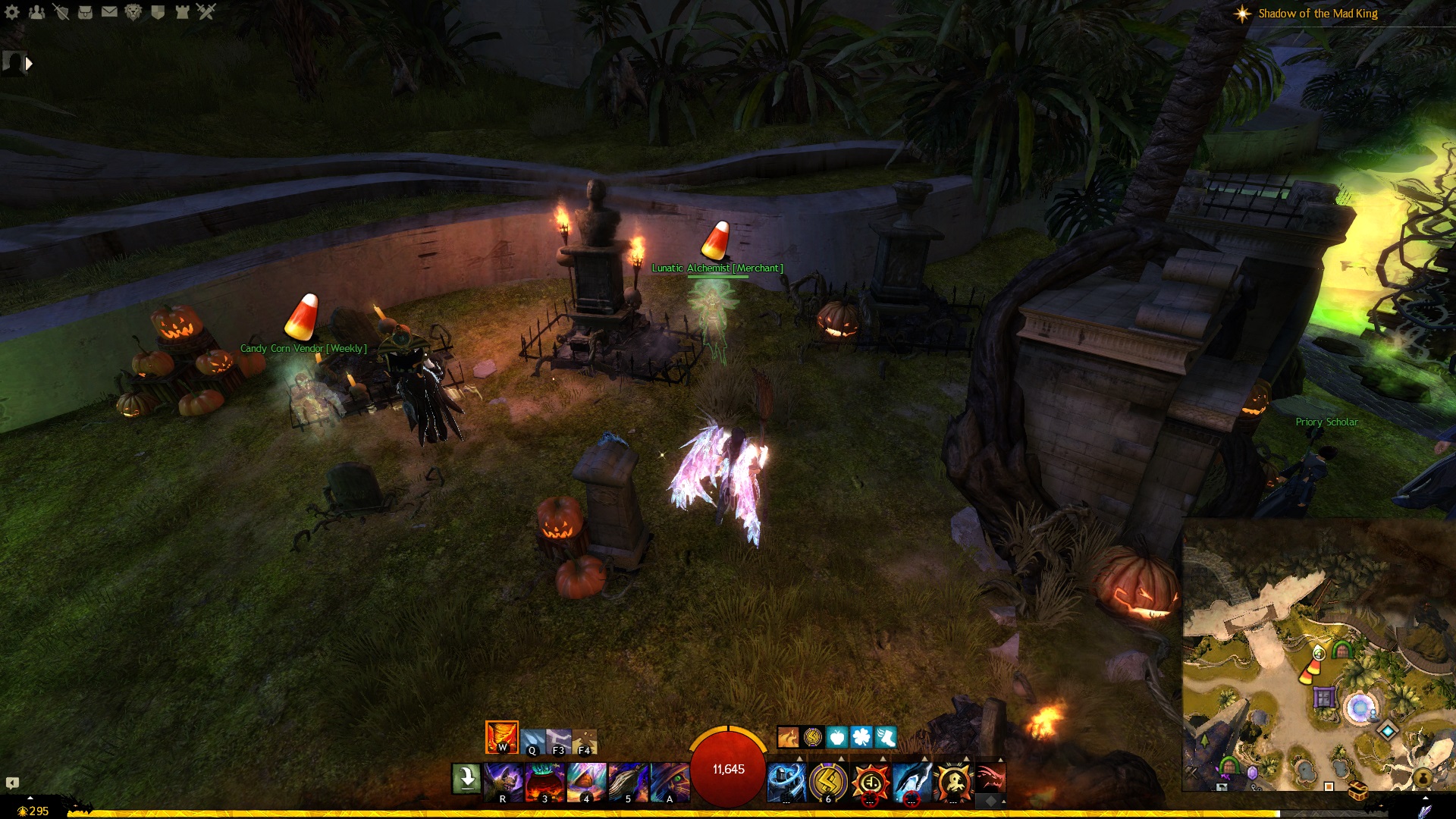Open the treasure chest icon below minimap
Image resolution: width=1456 pixels, height=819 pixels.
(x=1357, y=791)
